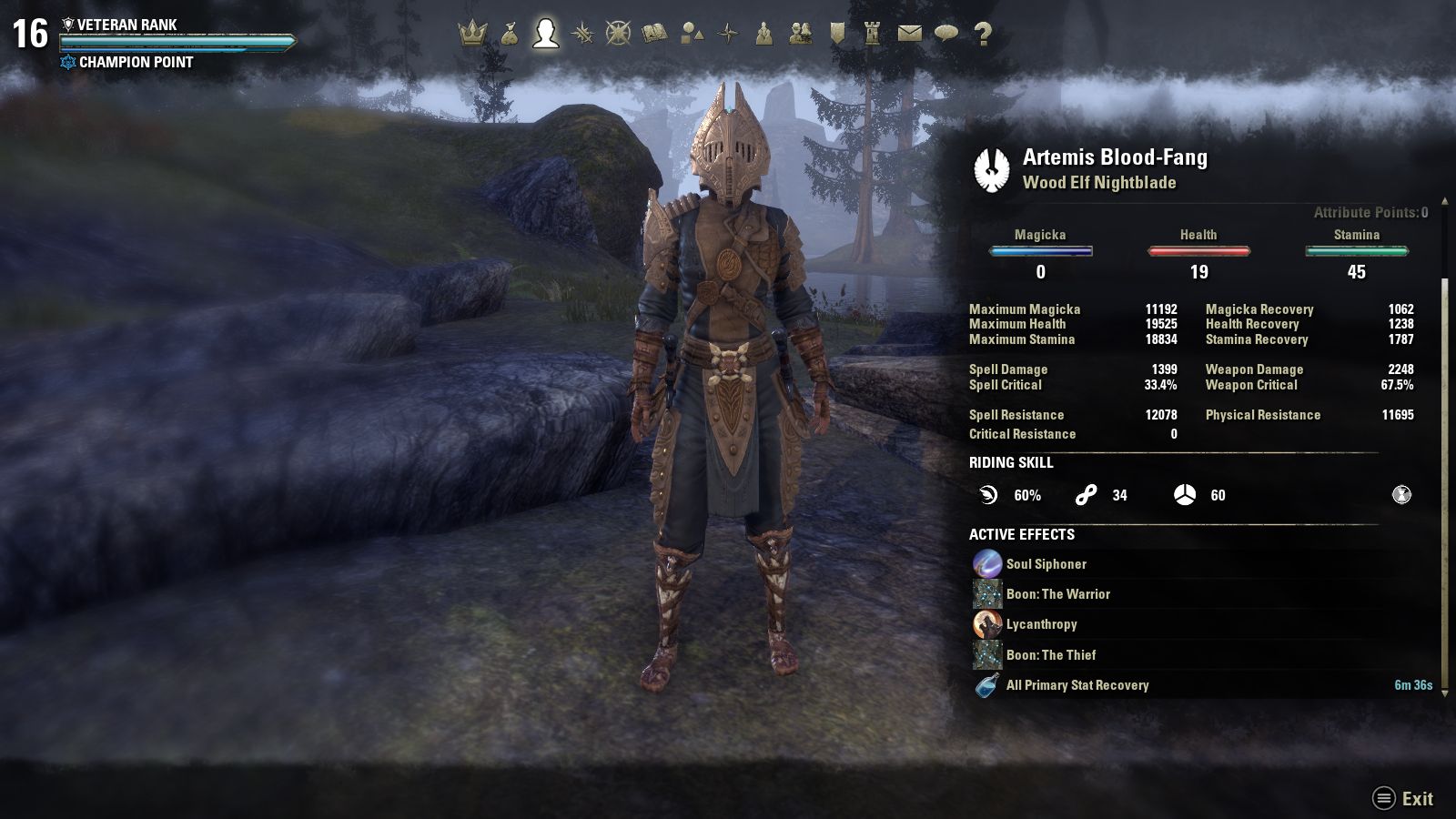Open the Group menu icon

click(764, 35)
